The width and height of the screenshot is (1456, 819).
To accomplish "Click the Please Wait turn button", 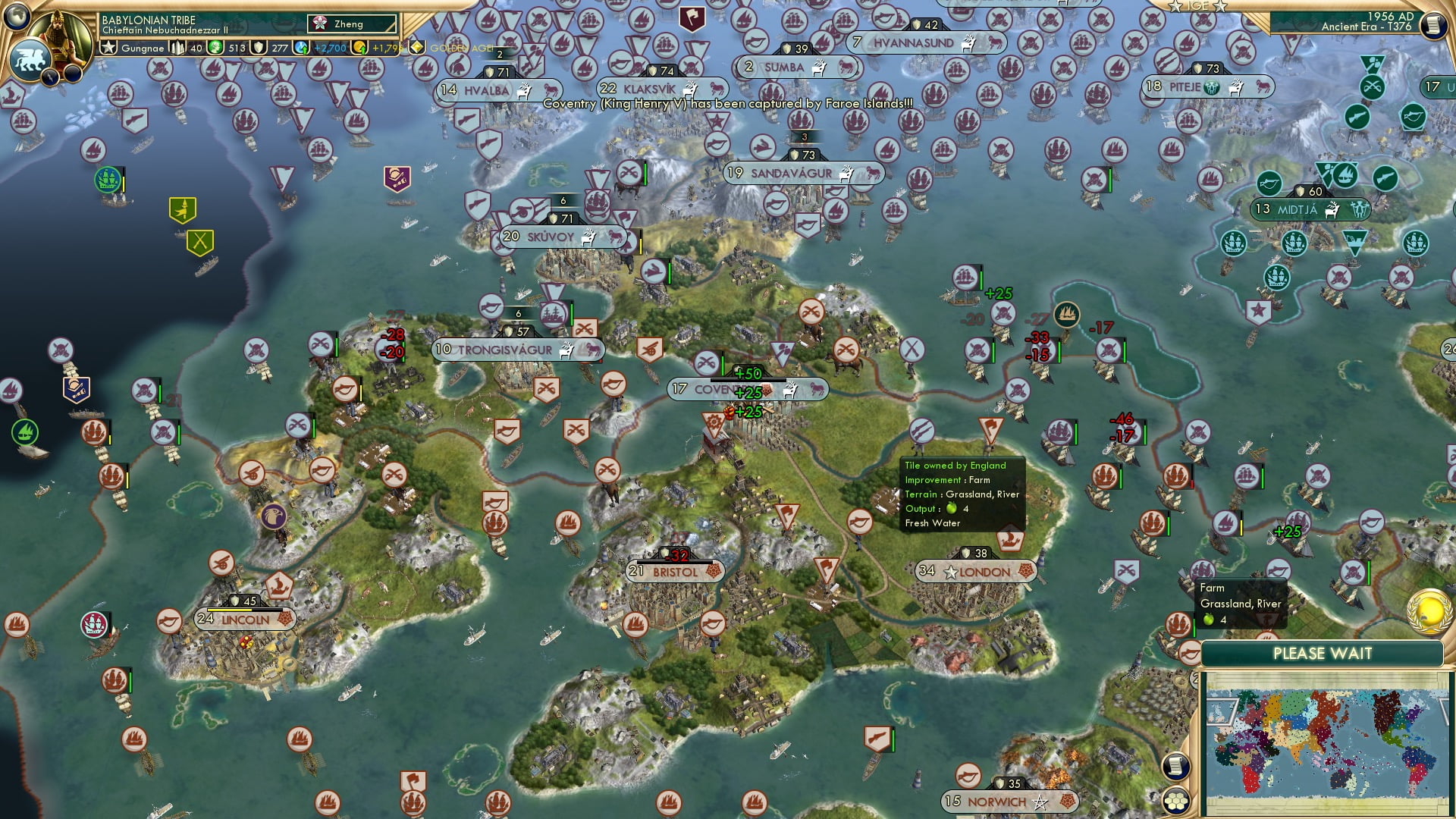I will tap(1322, 654).
